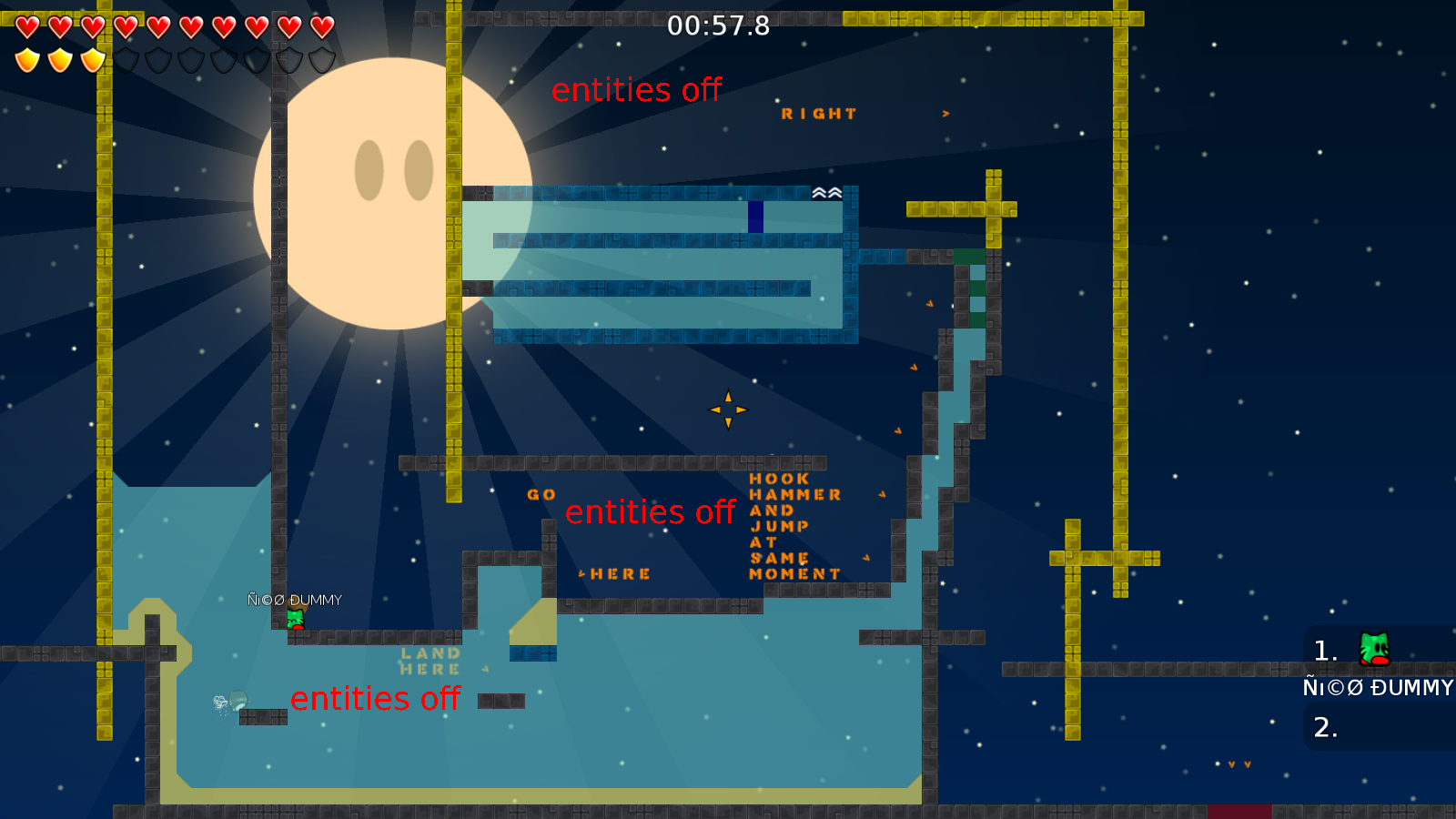Viewport: 1456px width, 819px height.
Task: Select a yellow shield icon in the HUD
Action: (26, 58)
